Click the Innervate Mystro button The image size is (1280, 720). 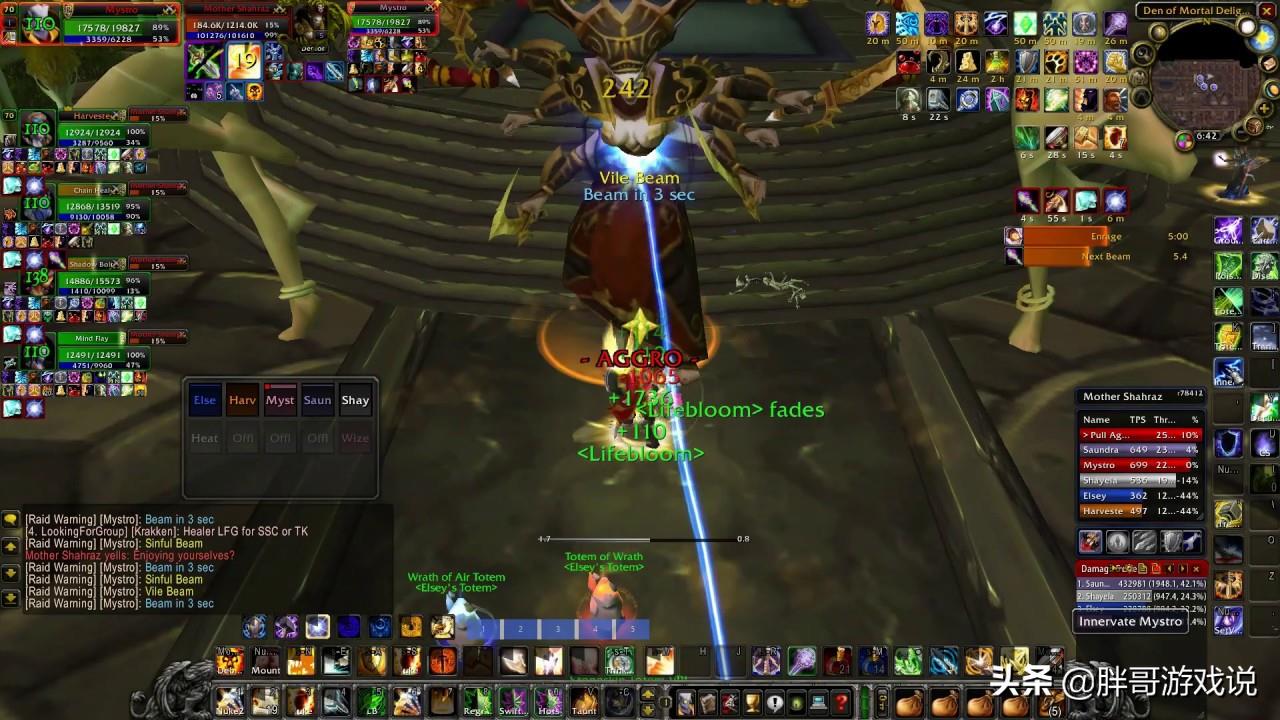pyautogui.click(x=1130, y=621)
